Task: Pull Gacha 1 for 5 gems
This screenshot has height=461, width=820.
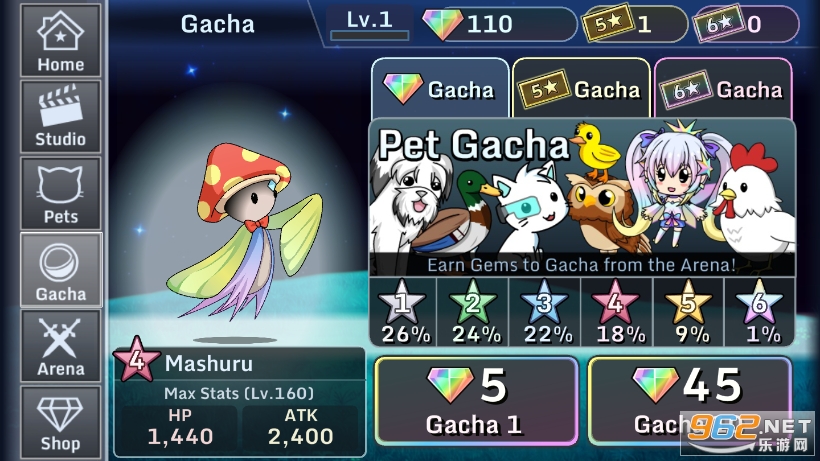Action: pos(475,401)
